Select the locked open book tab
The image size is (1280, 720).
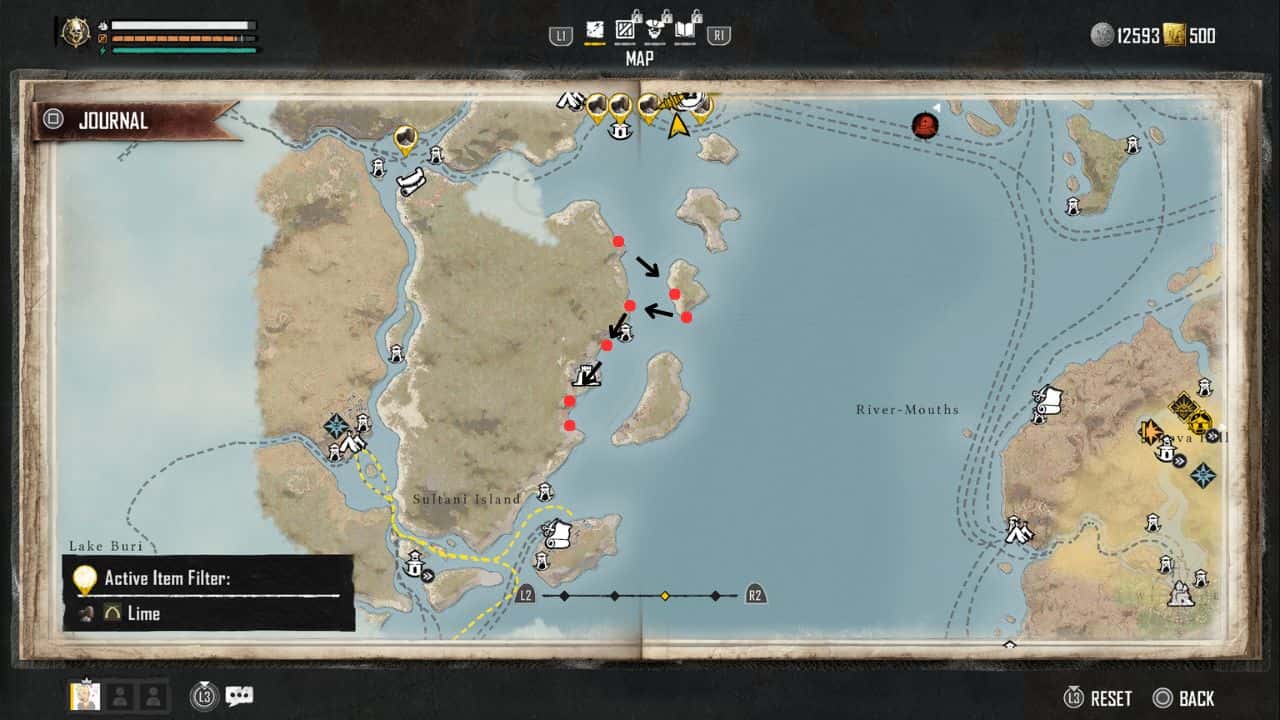point(687,29)
